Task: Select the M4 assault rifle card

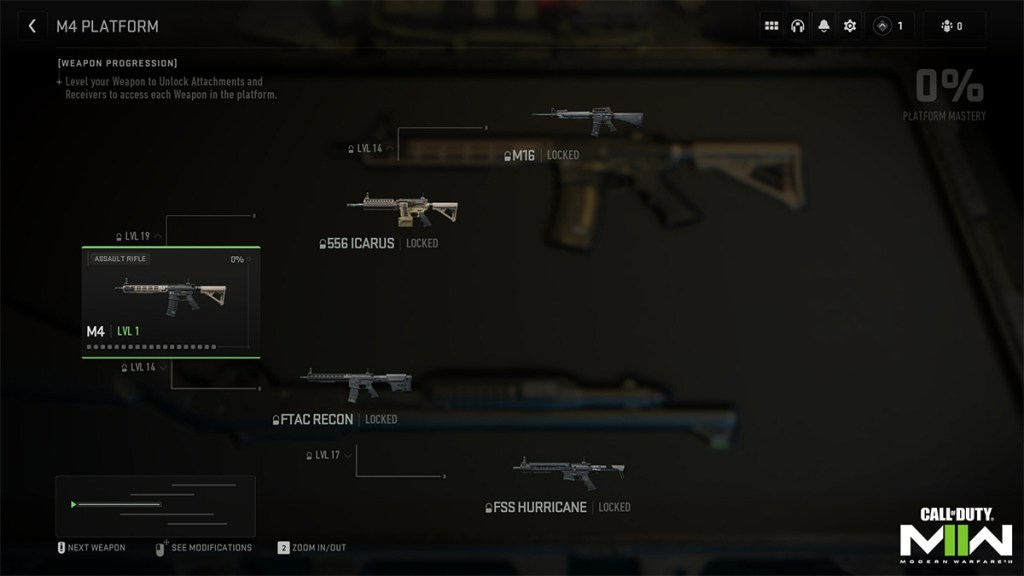Action: (x=170, y=302)
